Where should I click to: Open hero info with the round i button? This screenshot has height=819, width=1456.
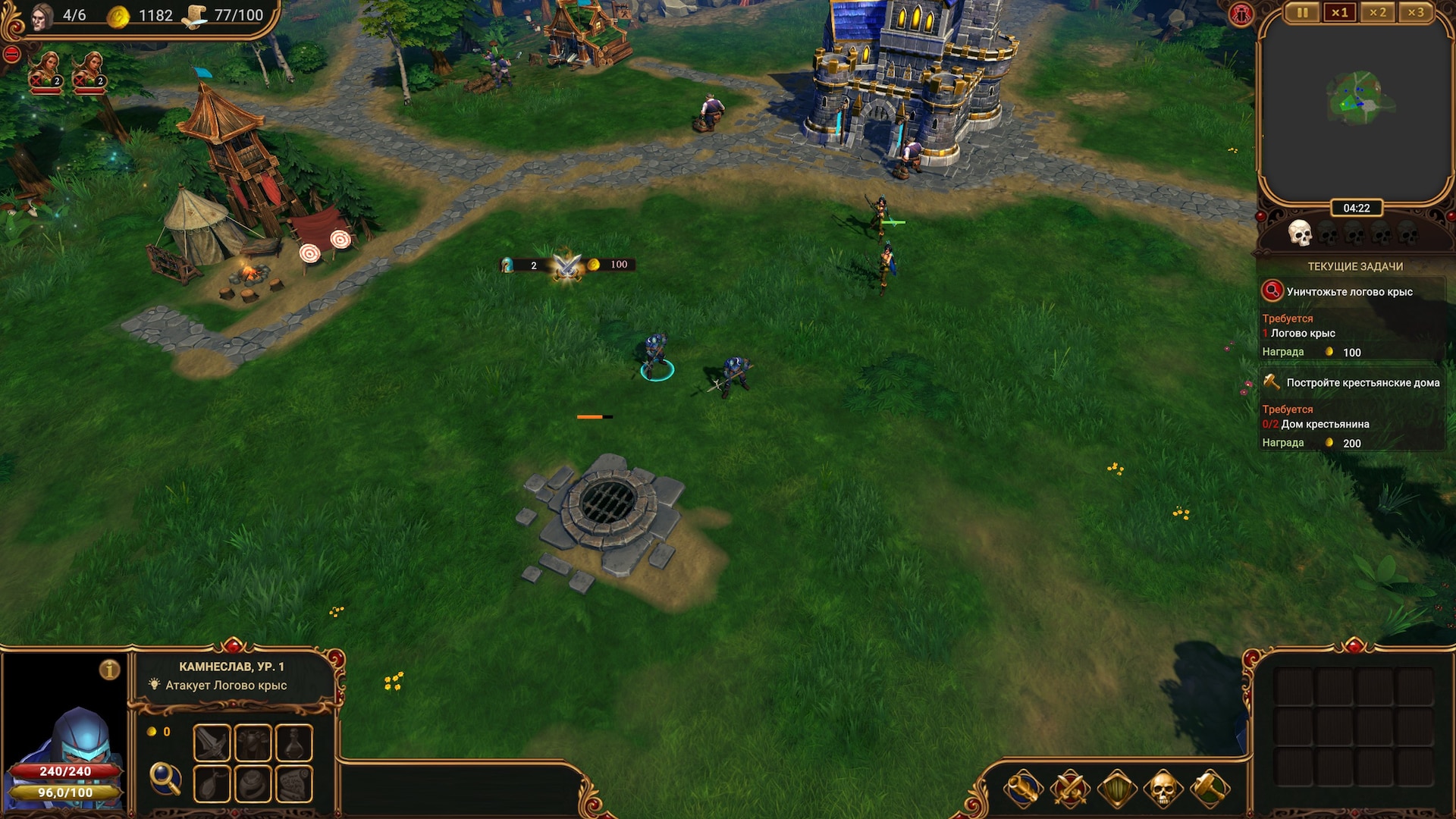(x=110, y=670)
